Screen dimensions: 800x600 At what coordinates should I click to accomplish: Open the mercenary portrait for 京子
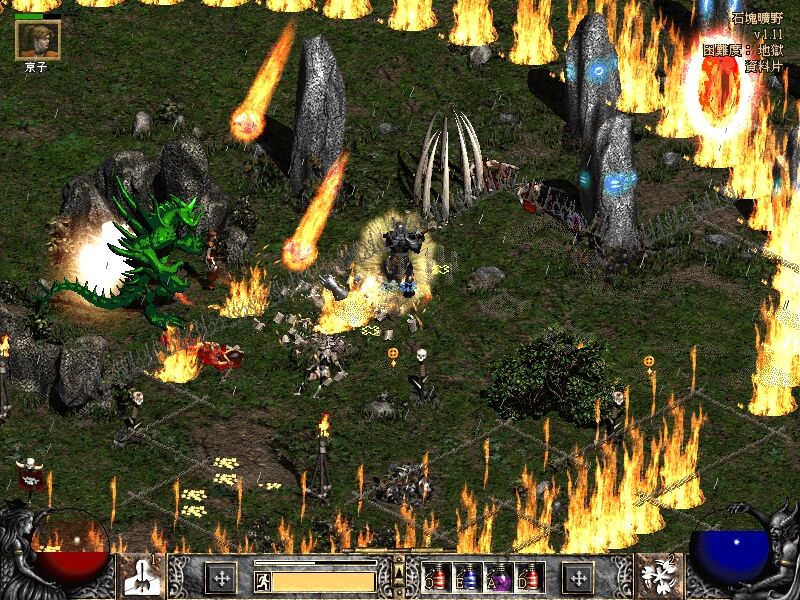coord(38,38)
